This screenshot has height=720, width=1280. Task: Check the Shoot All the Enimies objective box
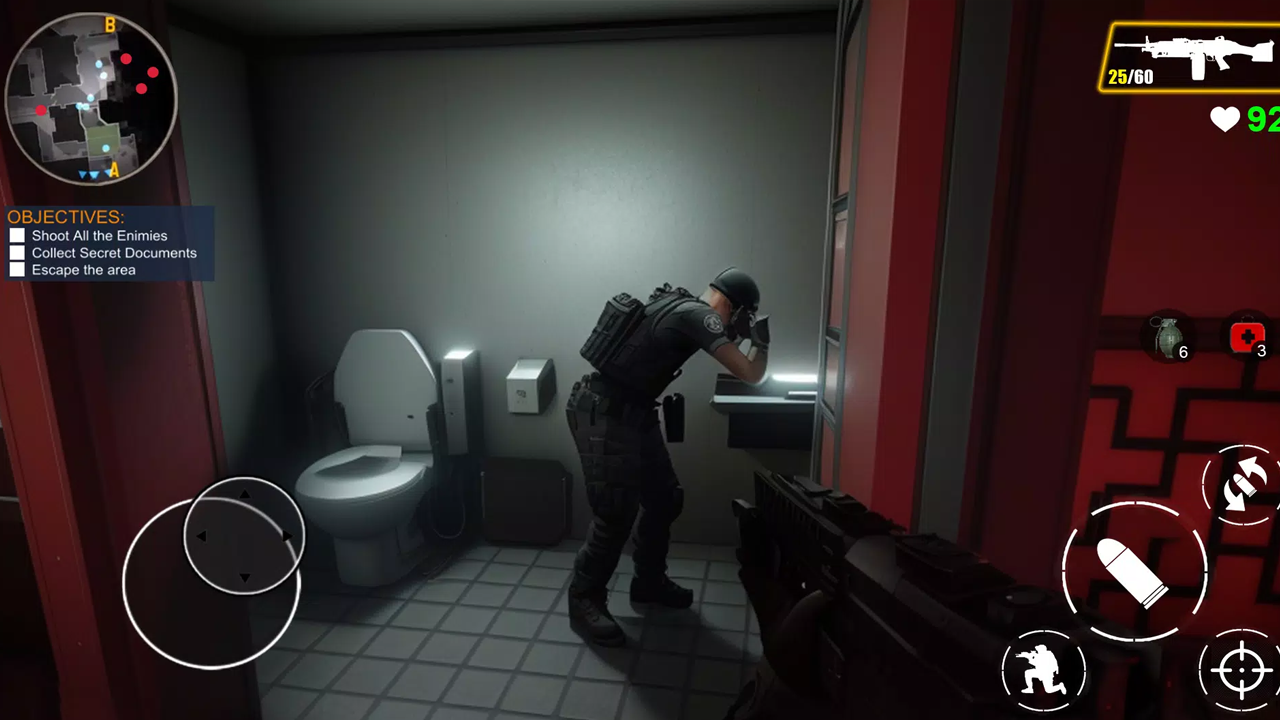tap(17, 235)
